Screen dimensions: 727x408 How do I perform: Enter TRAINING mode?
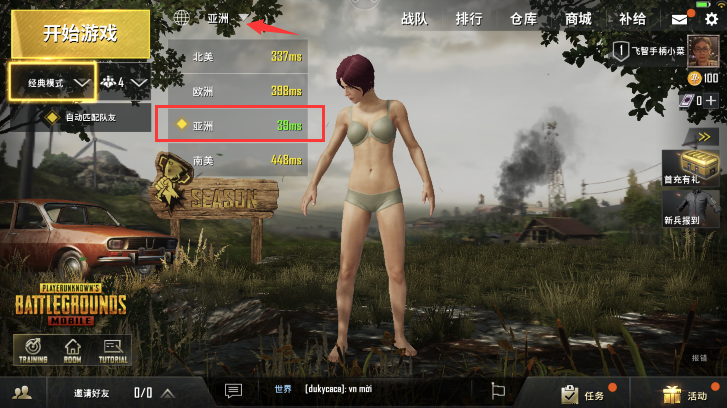(32, 349)
